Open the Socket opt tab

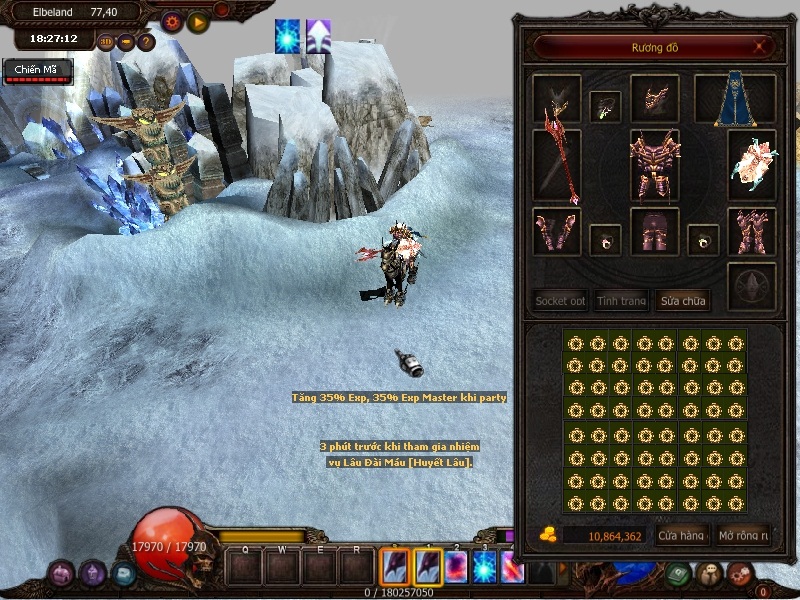(x=560, y=300)
